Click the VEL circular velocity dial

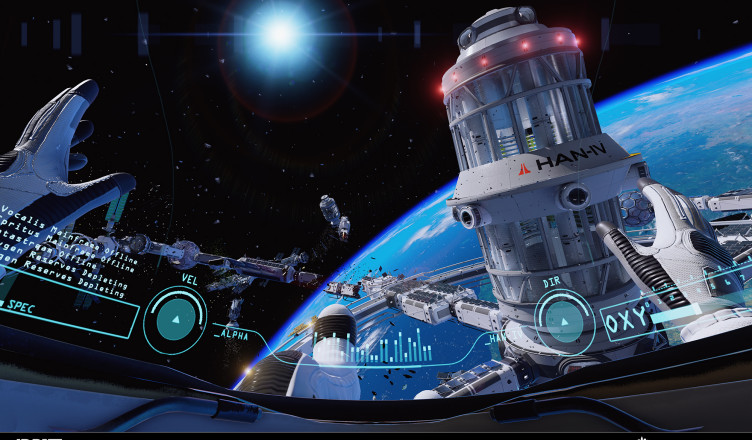click(x=176, y=319)
